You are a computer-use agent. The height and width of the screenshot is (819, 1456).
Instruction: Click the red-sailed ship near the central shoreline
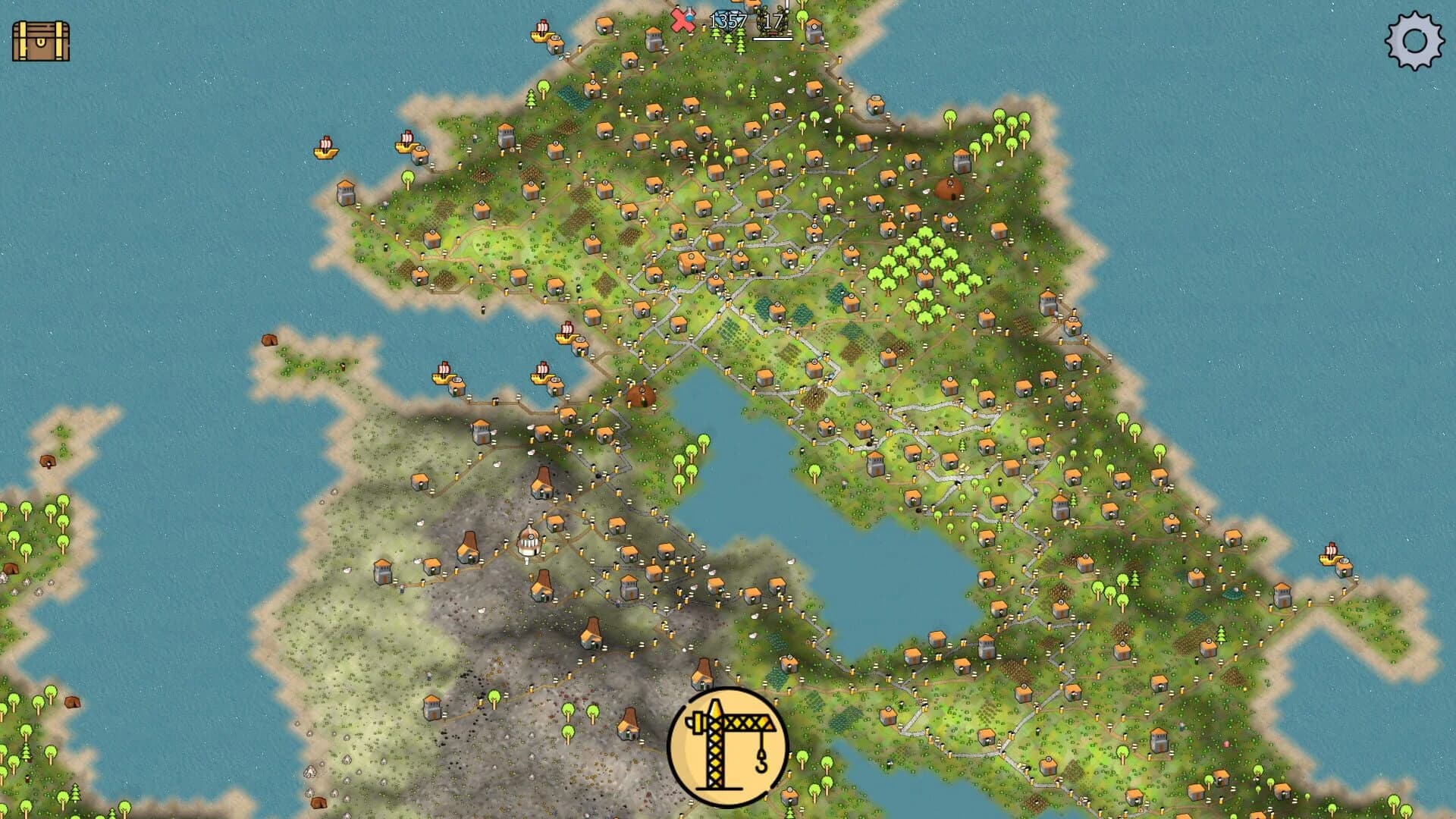(566, 337)
